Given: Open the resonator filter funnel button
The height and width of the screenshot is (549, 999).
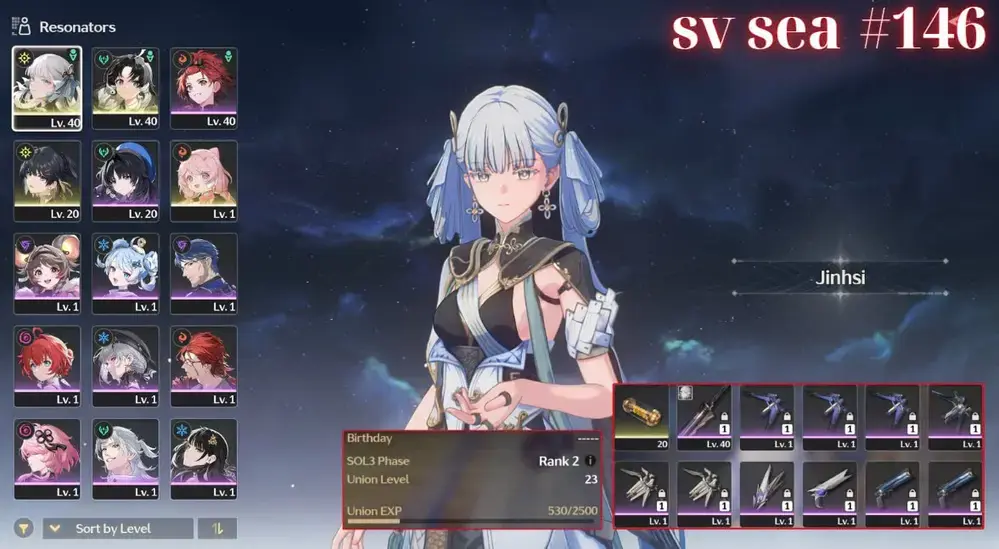Looking at the screenshot, I should [23, 528].
